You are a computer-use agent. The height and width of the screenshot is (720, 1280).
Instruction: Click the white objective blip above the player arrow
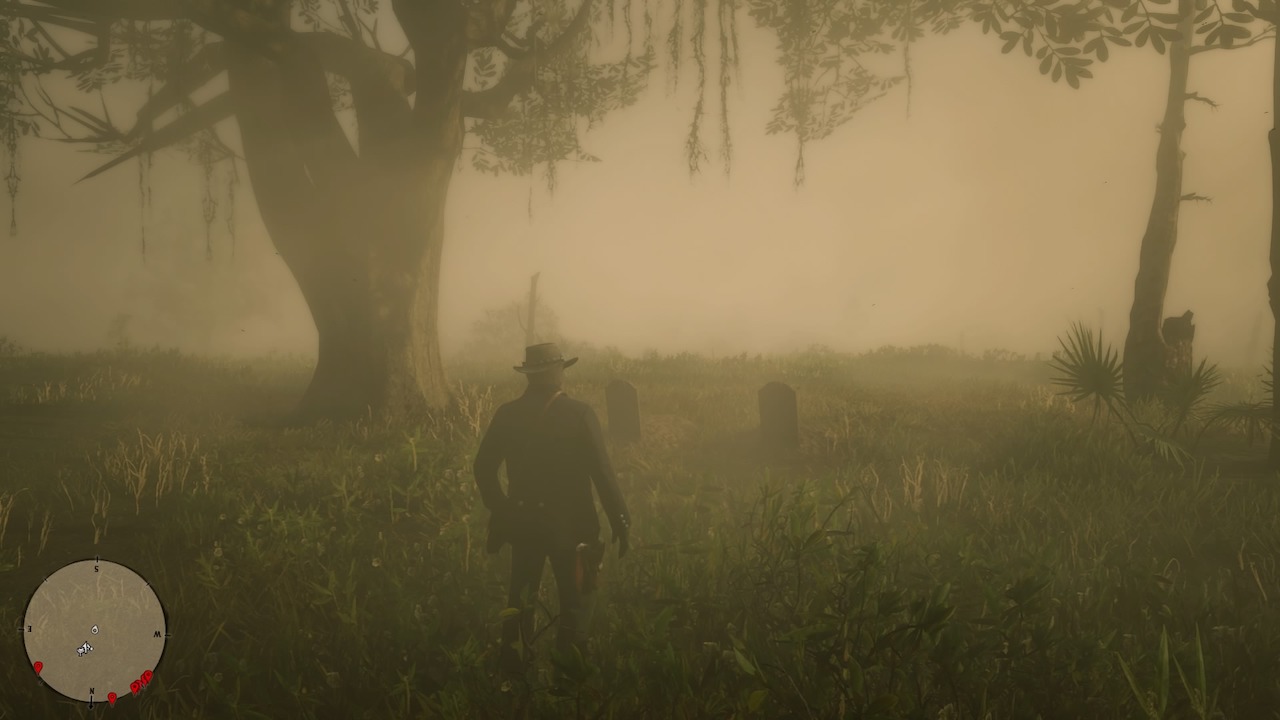(94, 629)
